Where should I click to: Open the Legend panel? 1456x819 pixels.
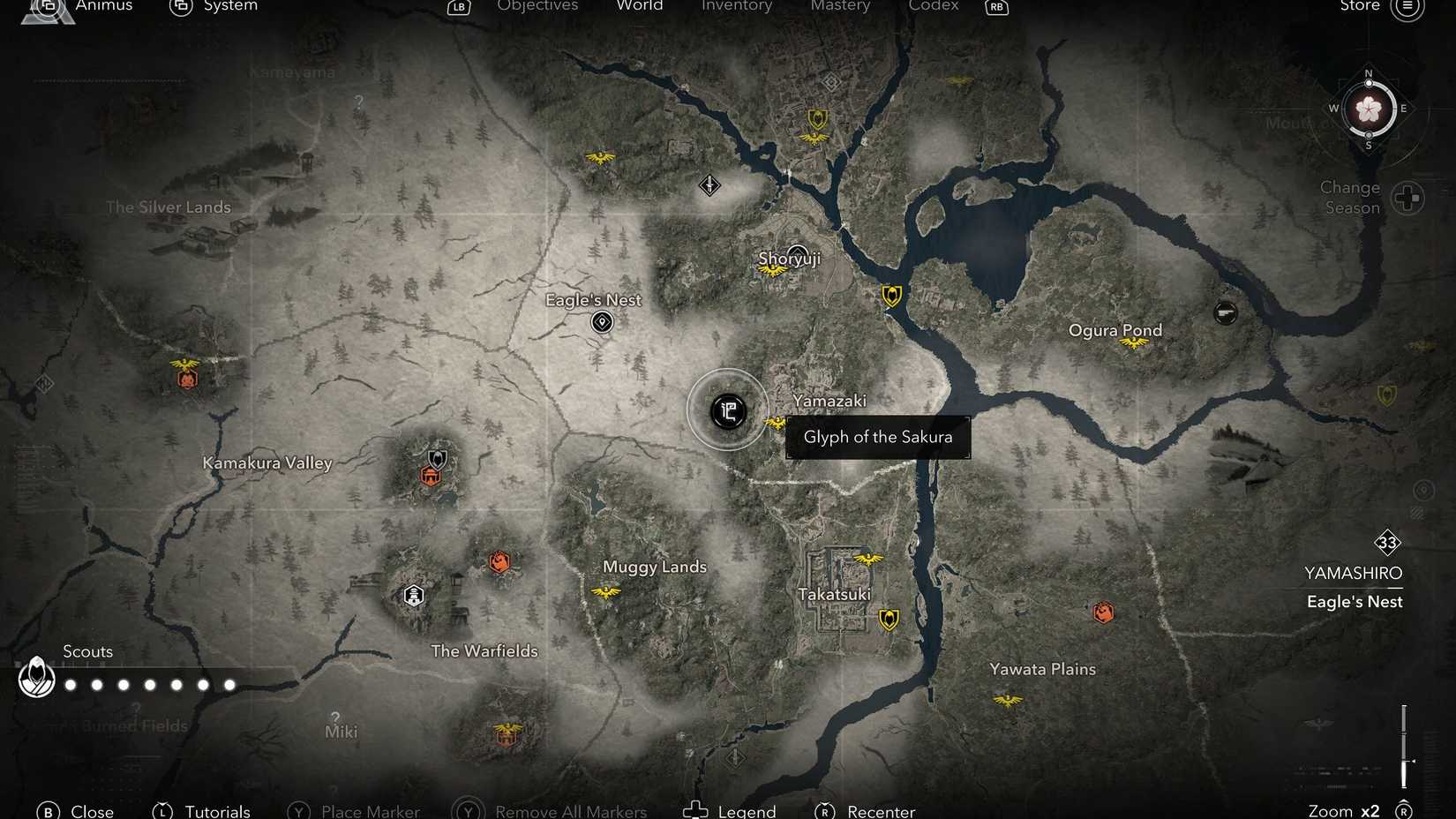tap(749, 810)
